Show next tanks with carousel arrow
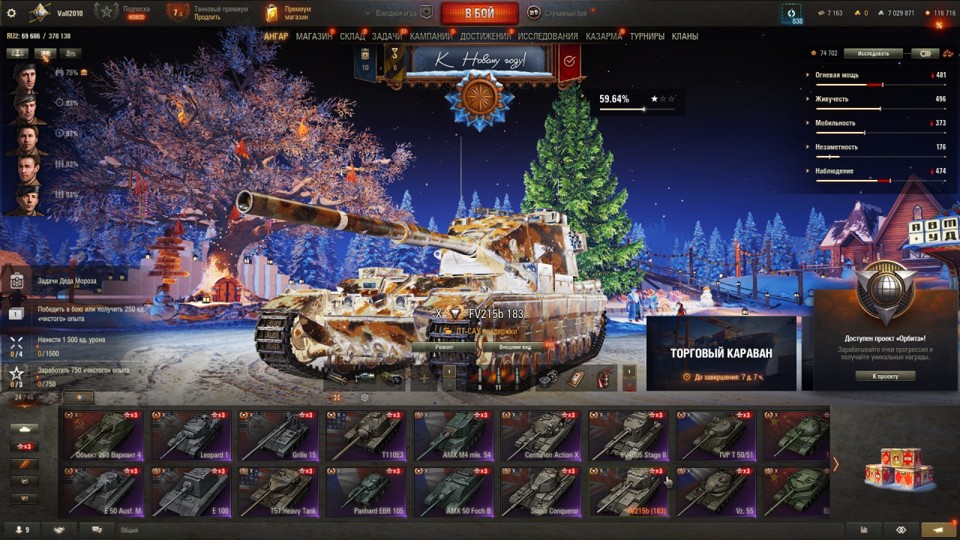960x540 pixels. (x=836, y=464)
